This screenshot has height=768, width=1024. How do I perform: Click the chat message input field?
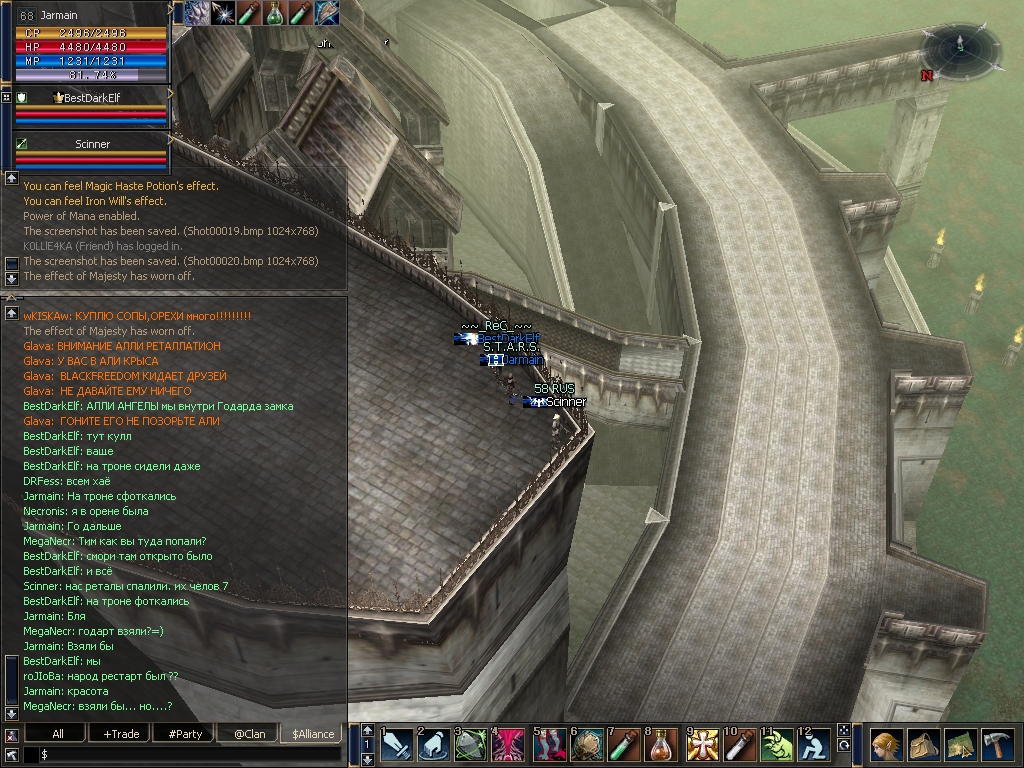(x=190, y=755)
